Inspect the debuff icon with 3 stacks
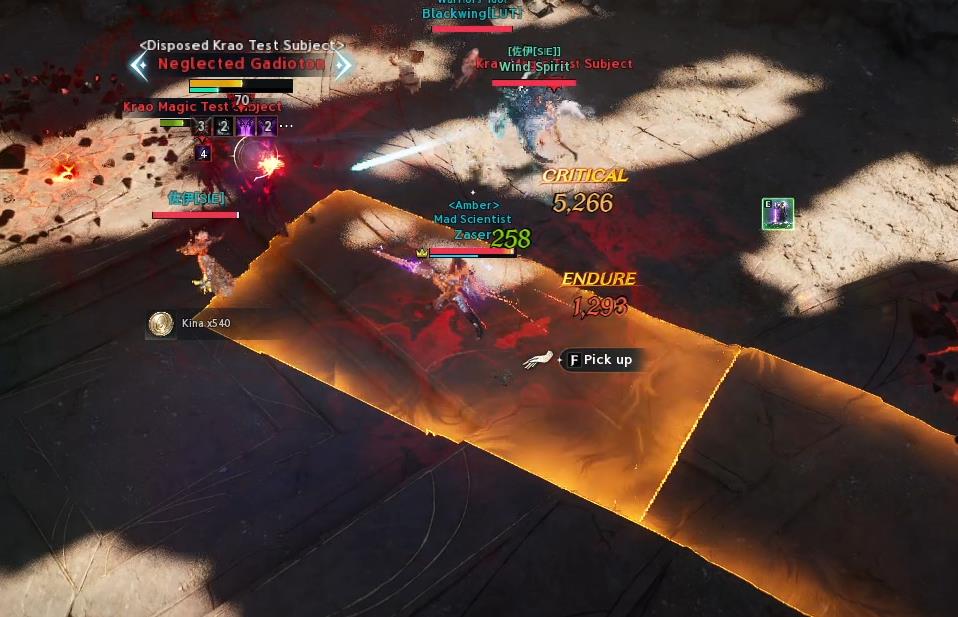 point(202,127)
